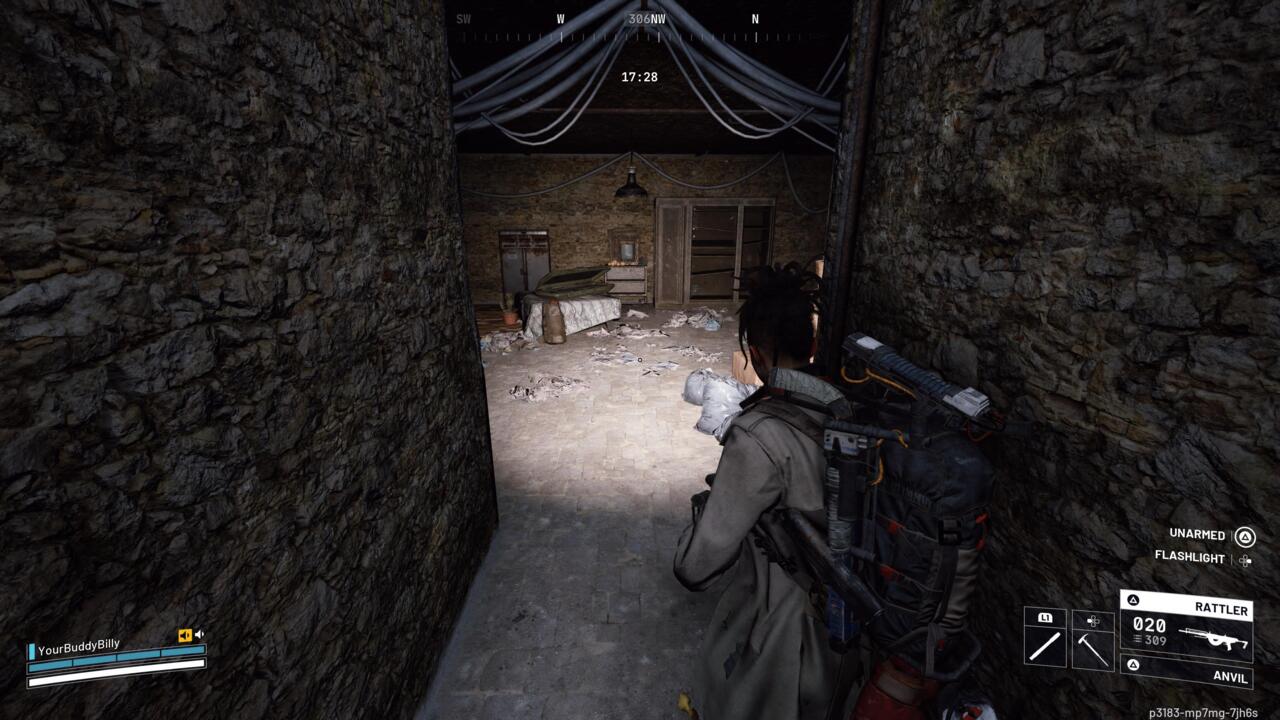Image resolution: width=1280 pixels, height=720 pixels.
Task: Select the RATTLER weapon tab
Action: pyautogui.click(x=1222, y=608)
